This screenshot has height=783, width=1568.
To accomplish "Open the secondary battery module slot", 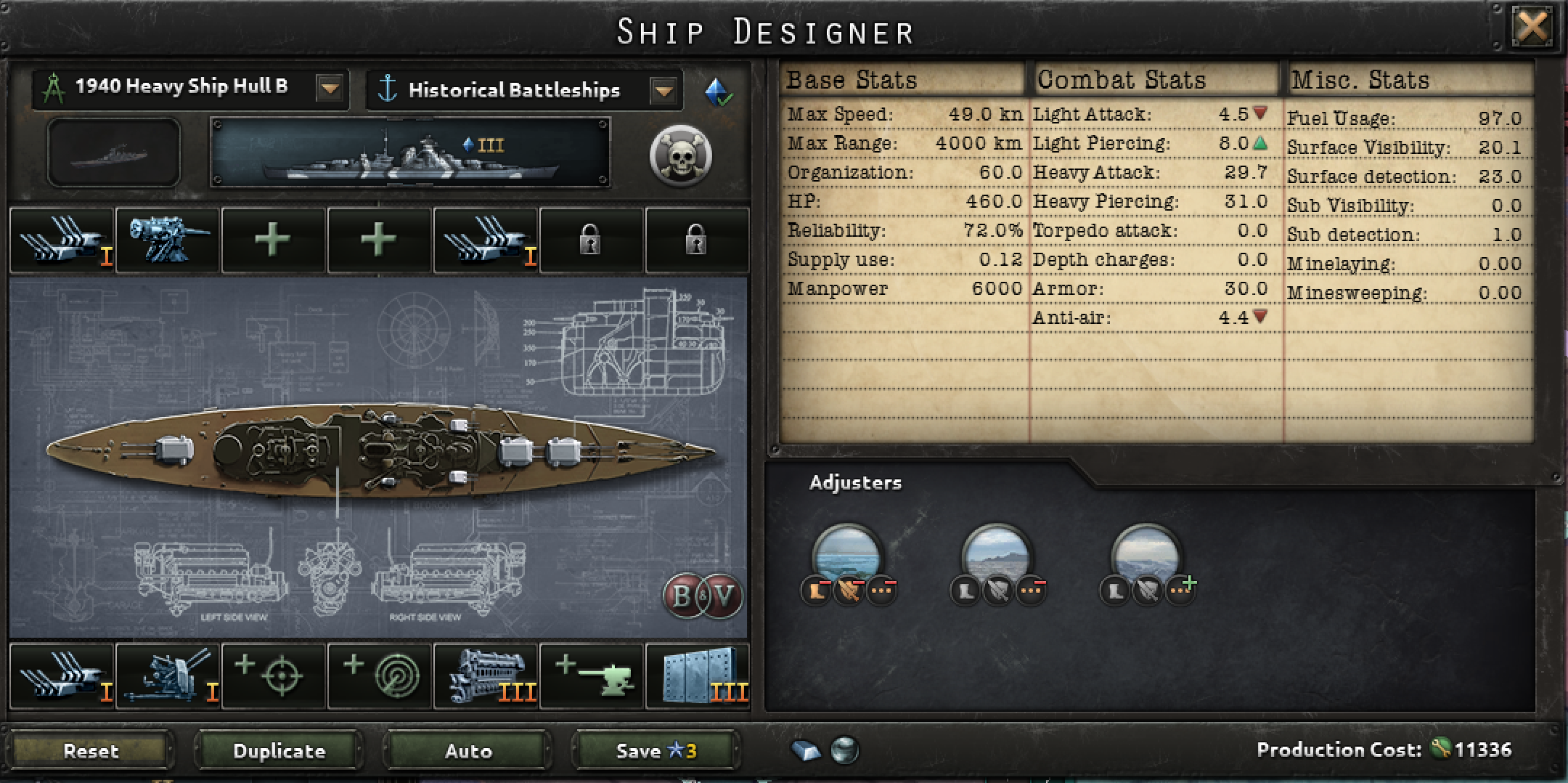I will [x=167, y=240].
